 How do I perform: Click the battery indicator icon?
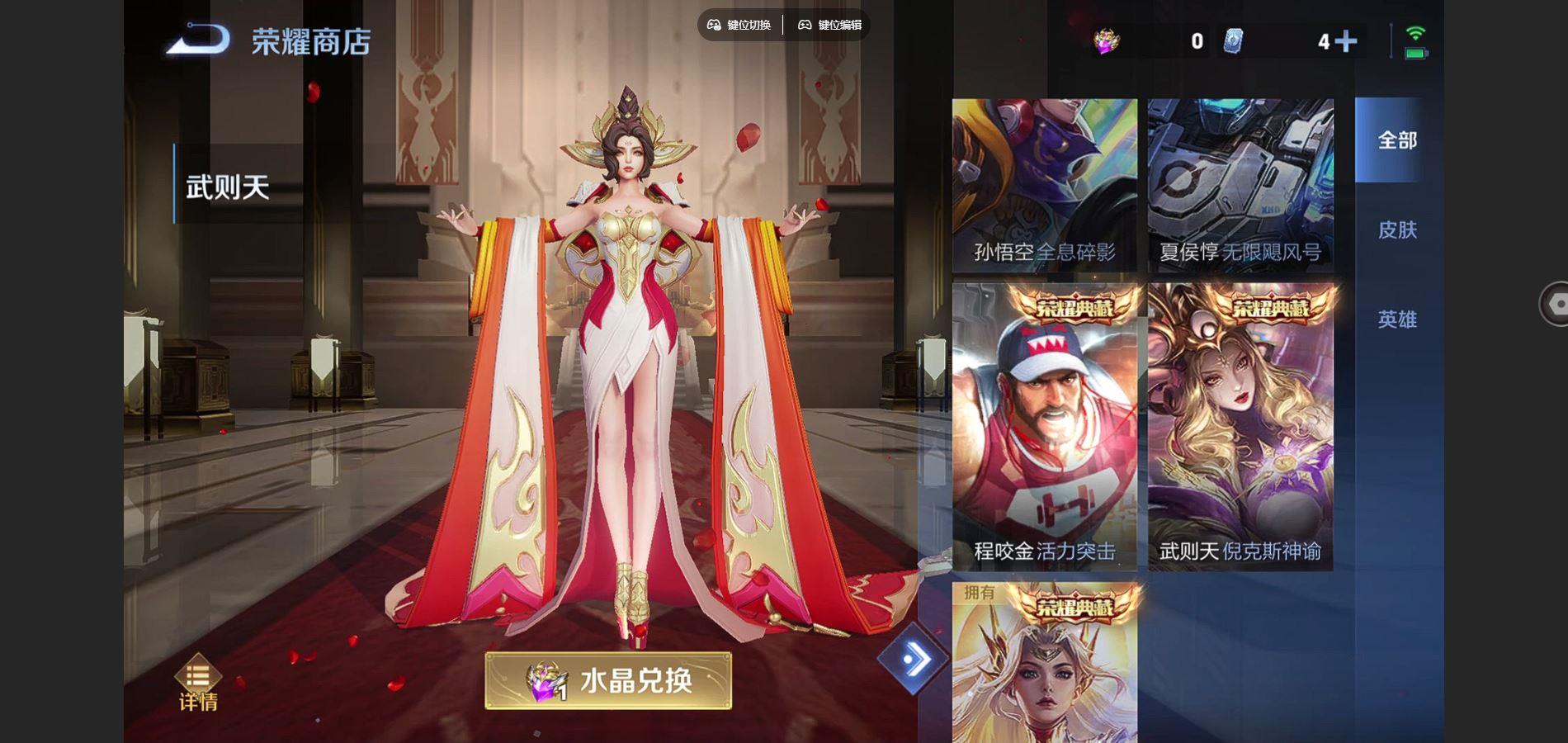[1415, 52]
